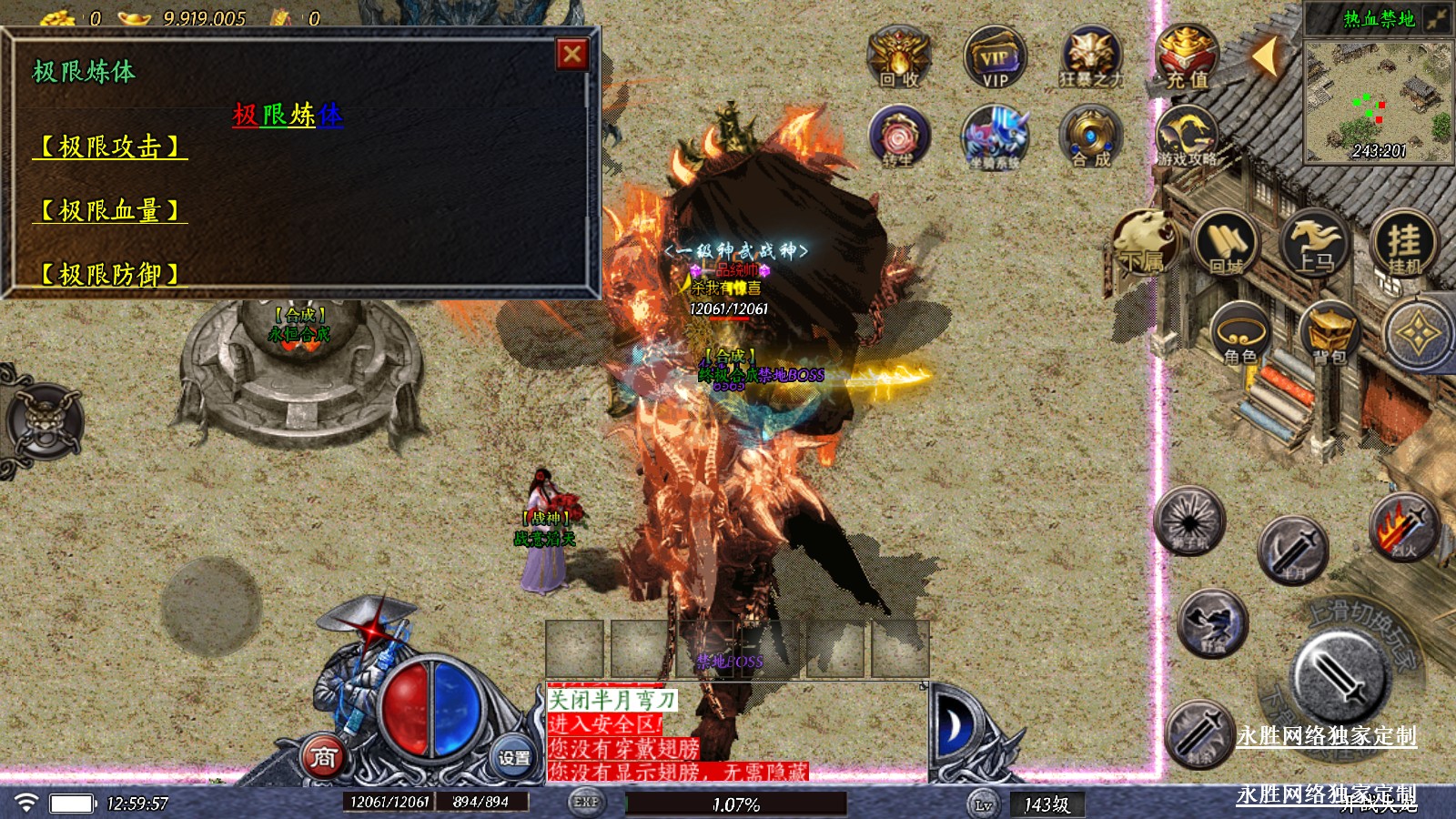
Task: Select the 【极限防御】 option
Action: 110,273
